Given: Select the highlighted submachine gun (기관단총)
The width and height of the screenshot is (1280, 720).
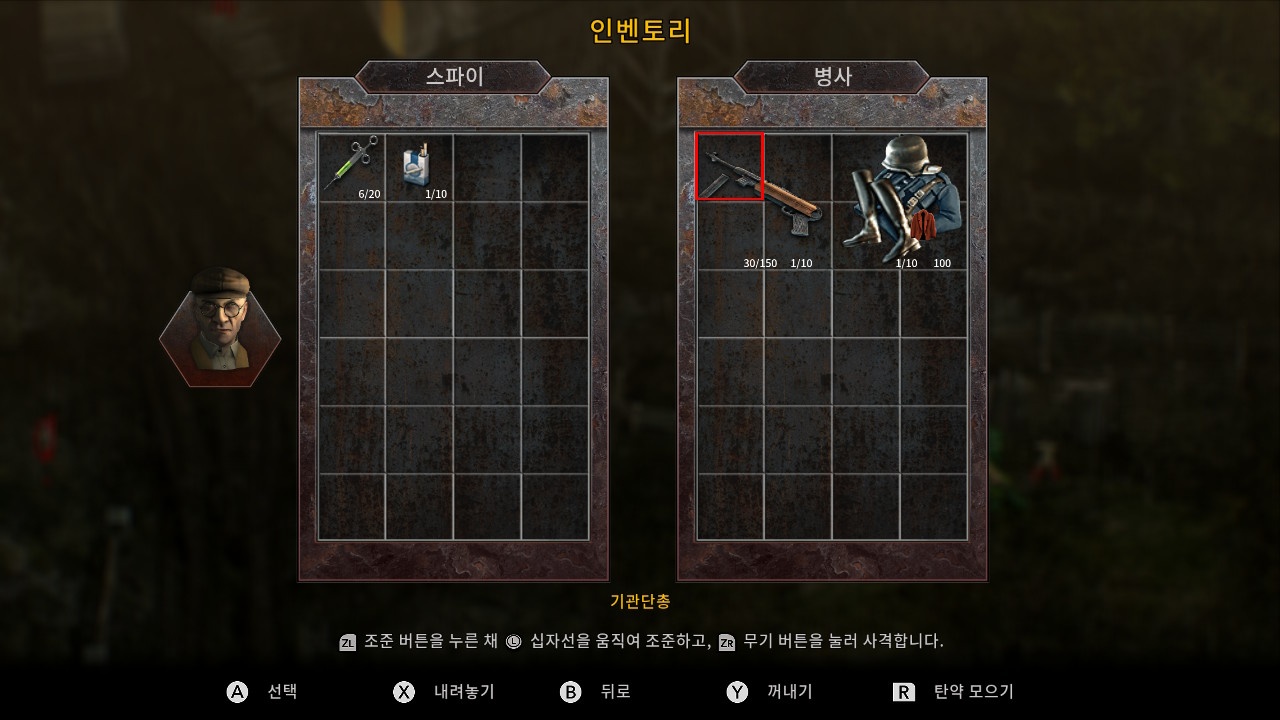Looking at the screenshot, I should pos(729,167).
